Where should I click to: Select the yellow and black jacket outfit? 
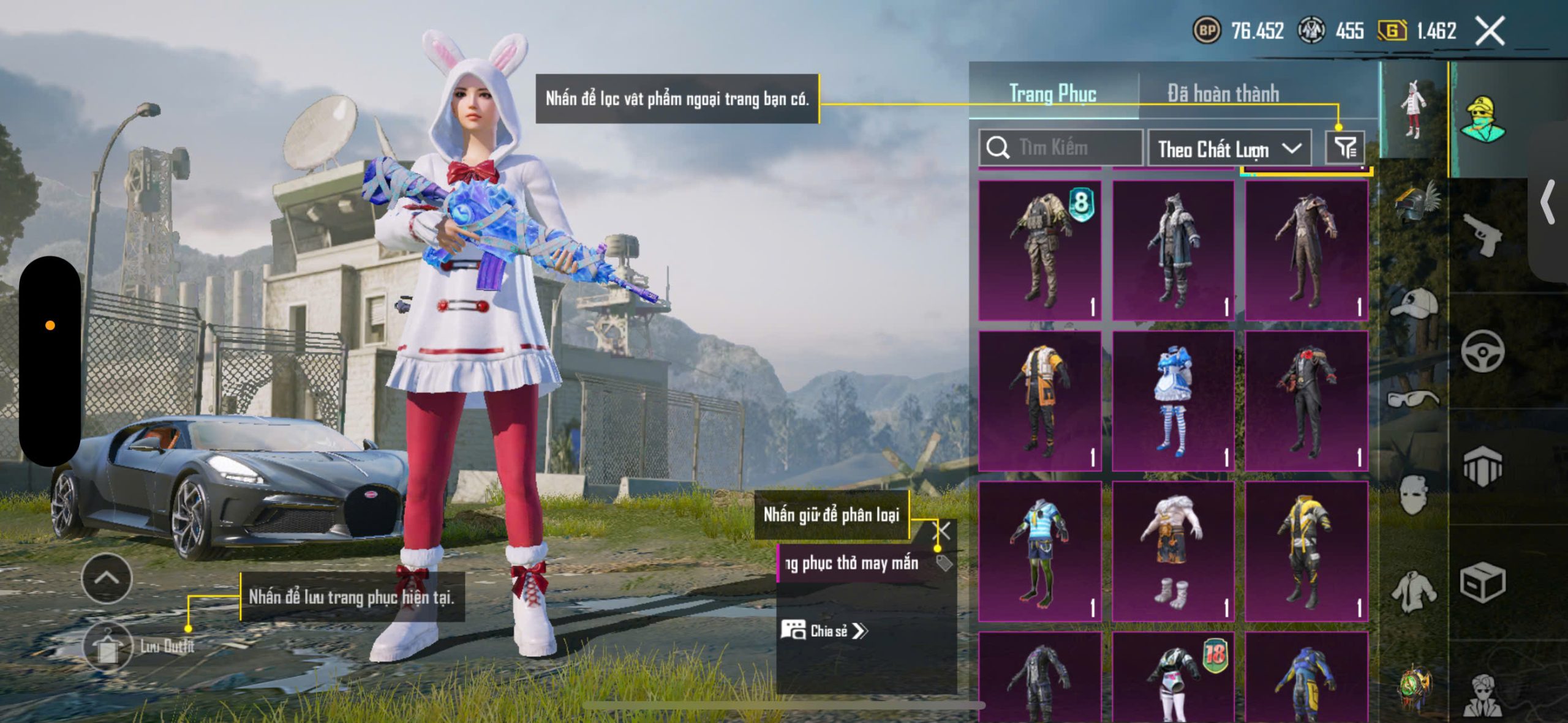1306,552
